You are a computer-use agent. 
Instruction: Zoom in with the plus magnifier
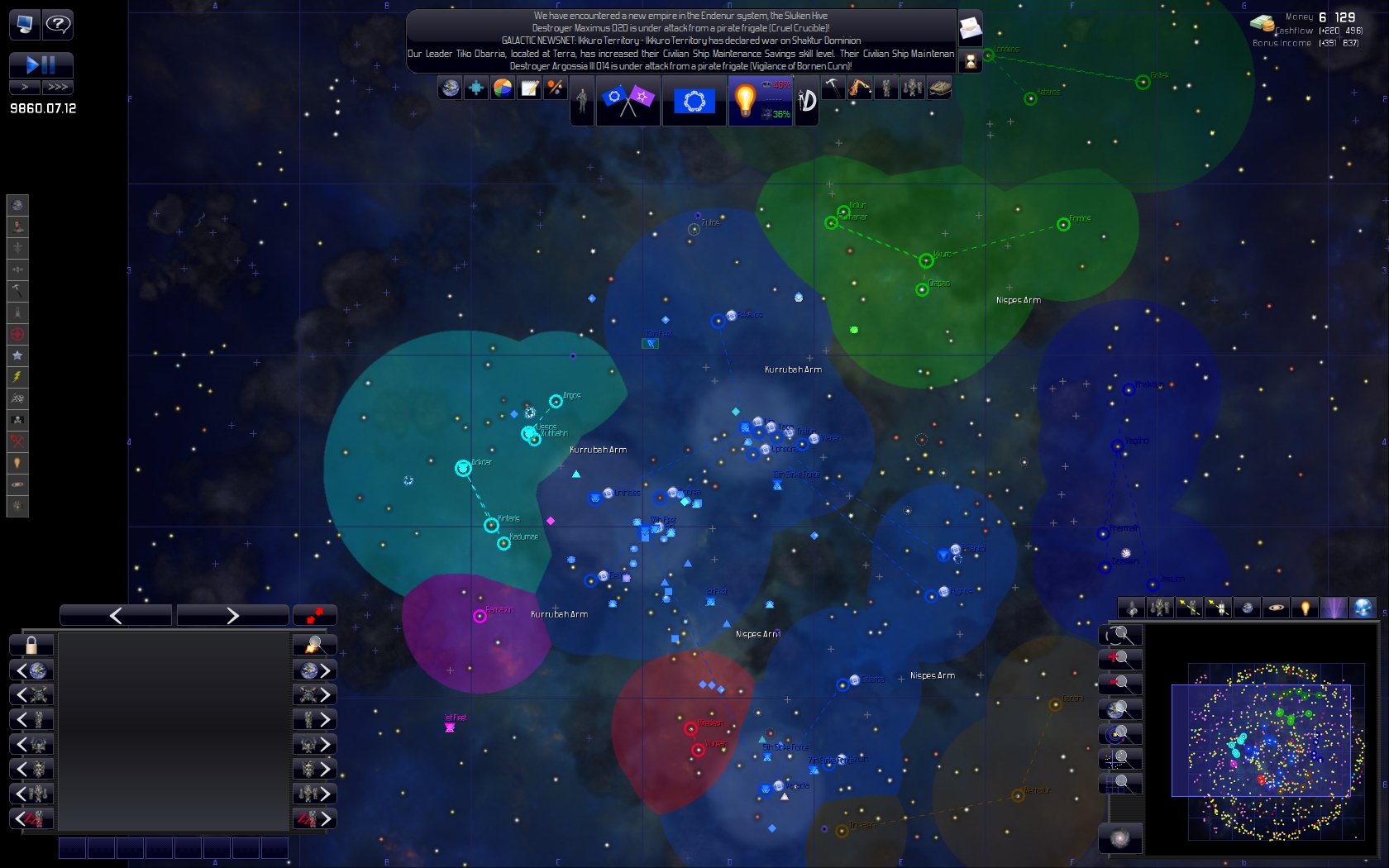(x=1120, y=660)
